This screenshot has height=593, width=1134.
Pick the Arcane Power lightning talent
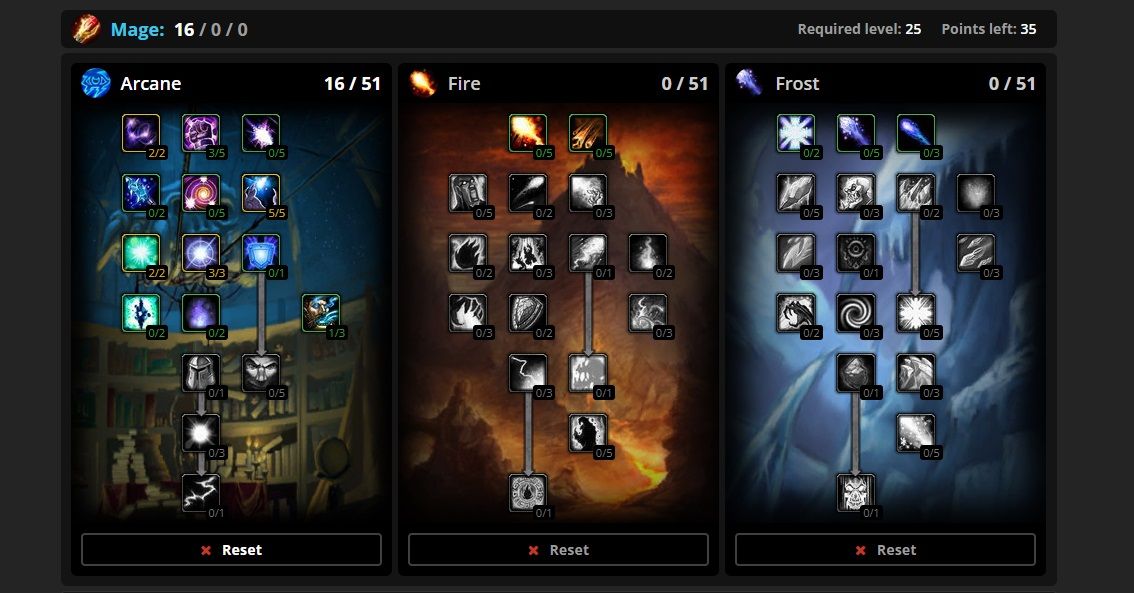201,493
